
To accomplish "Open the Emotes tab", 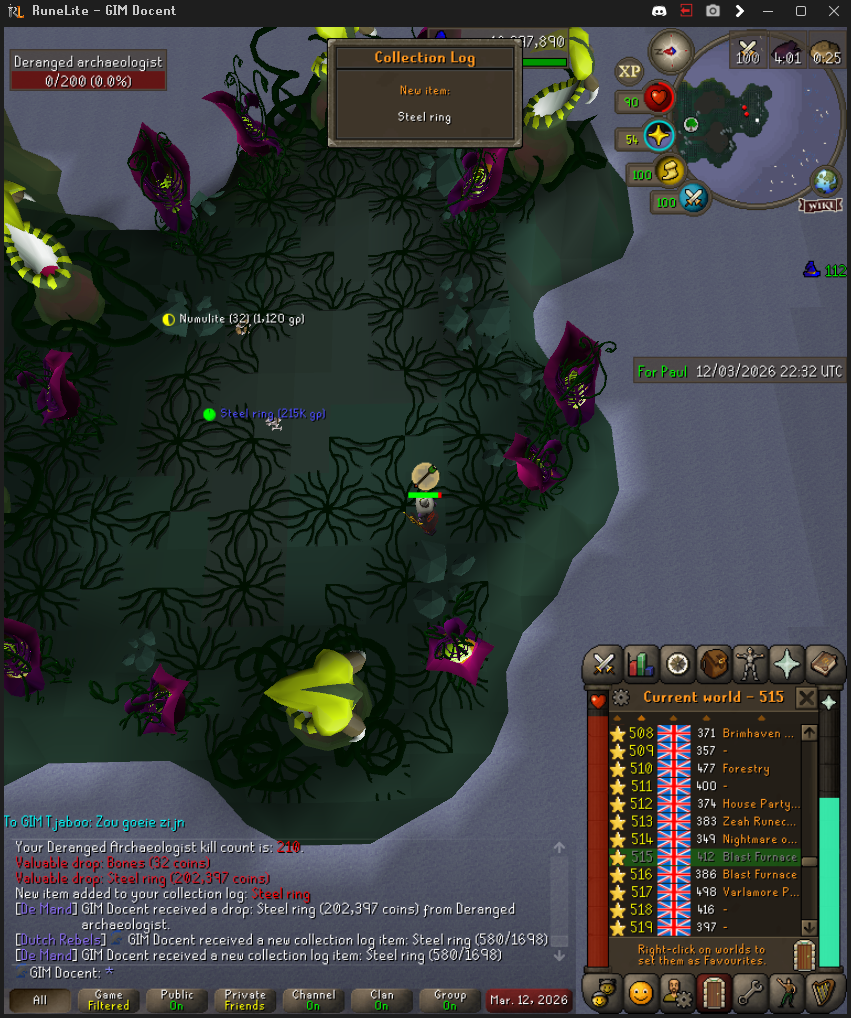I will pos(787,993).
